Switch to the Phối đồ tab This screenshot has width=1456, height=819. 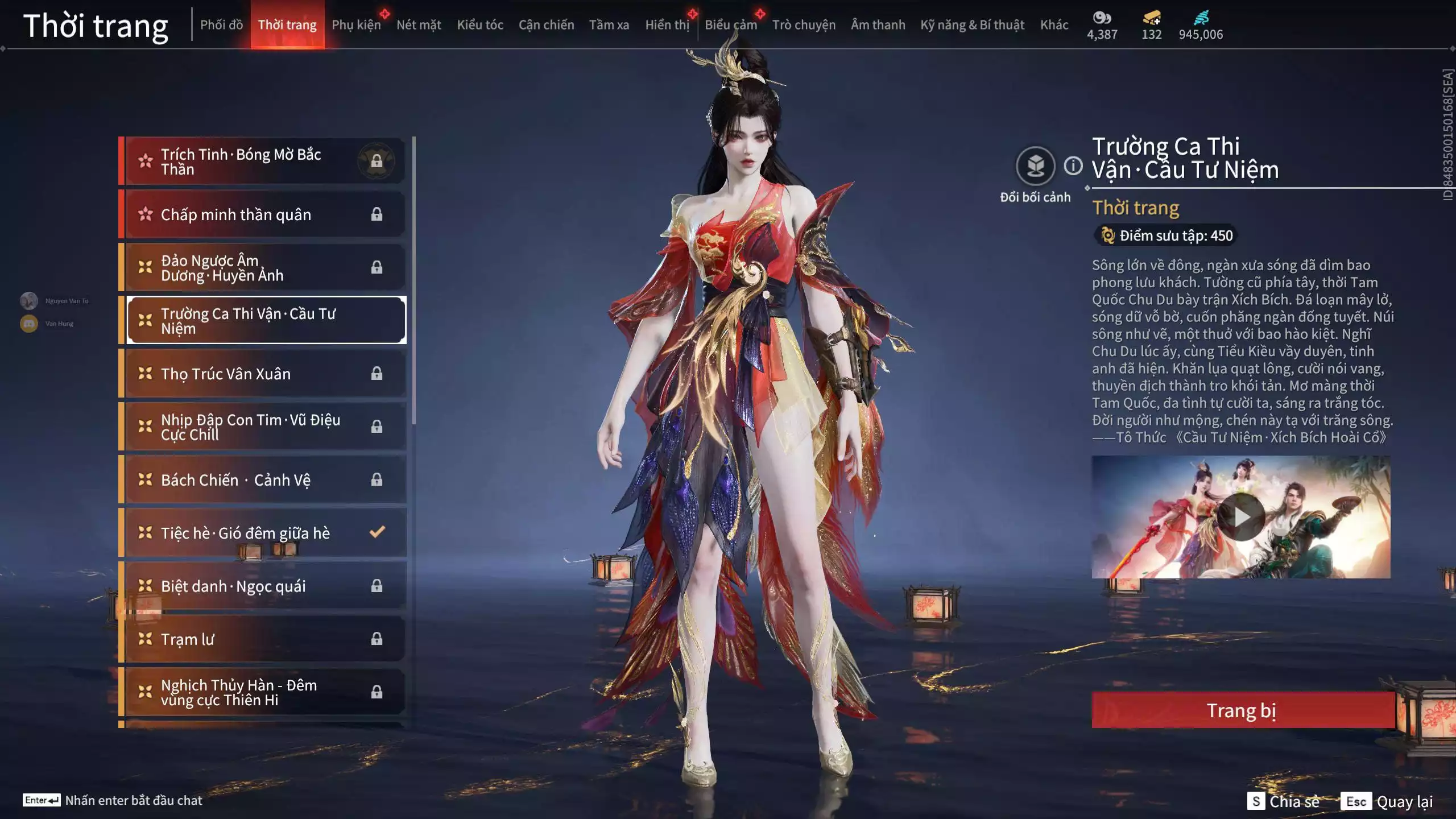click(x=221, y=25)
